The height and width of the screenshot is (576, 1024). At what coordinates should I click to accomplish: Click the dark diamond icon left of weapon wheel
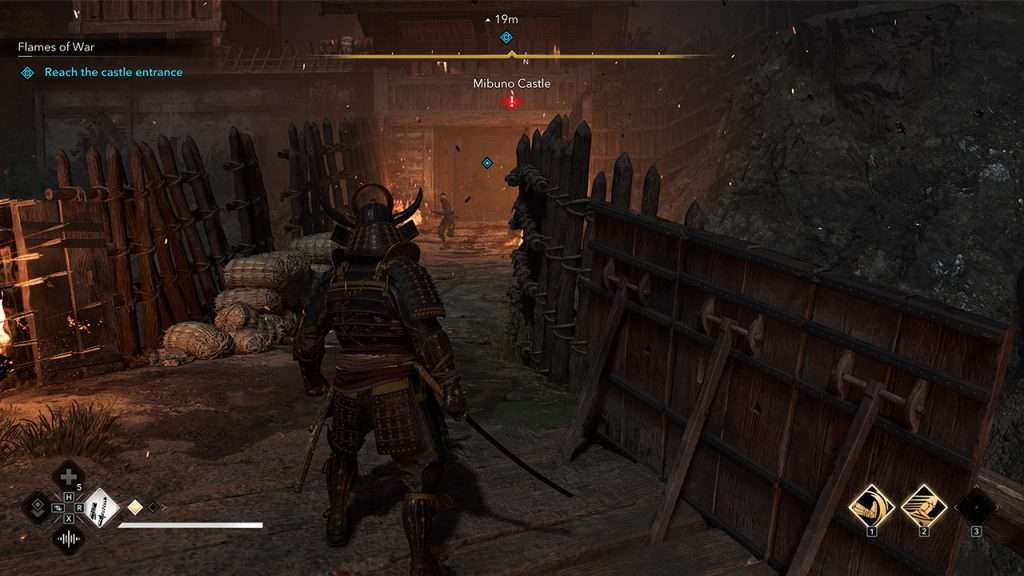[37, 507]
